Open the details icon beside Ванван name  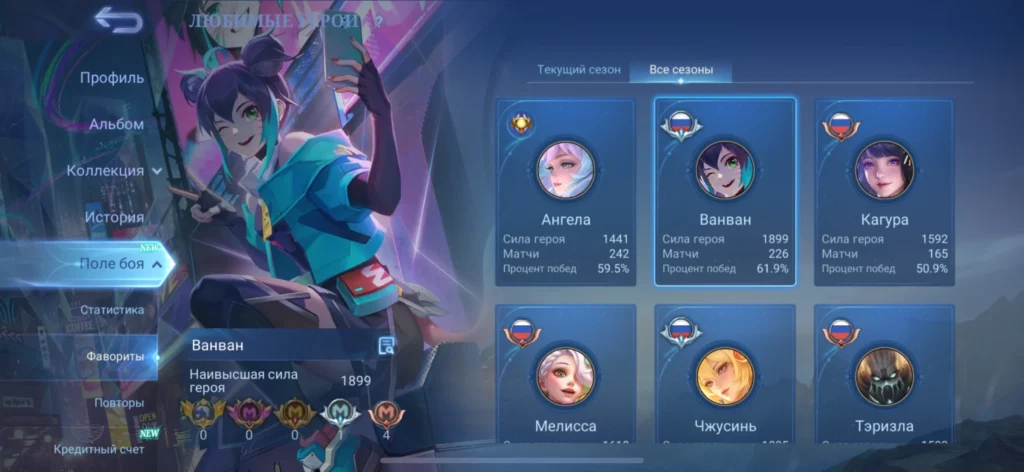[x=386, y=345]
